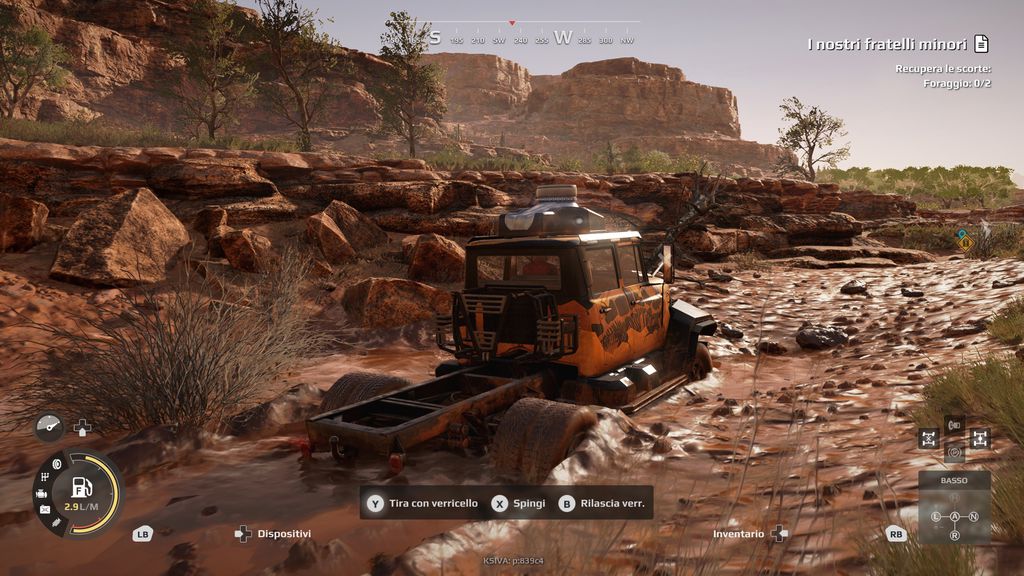Toggle the headlights icon
This screenshot has width=1024, height=576.
pos(954,424)
